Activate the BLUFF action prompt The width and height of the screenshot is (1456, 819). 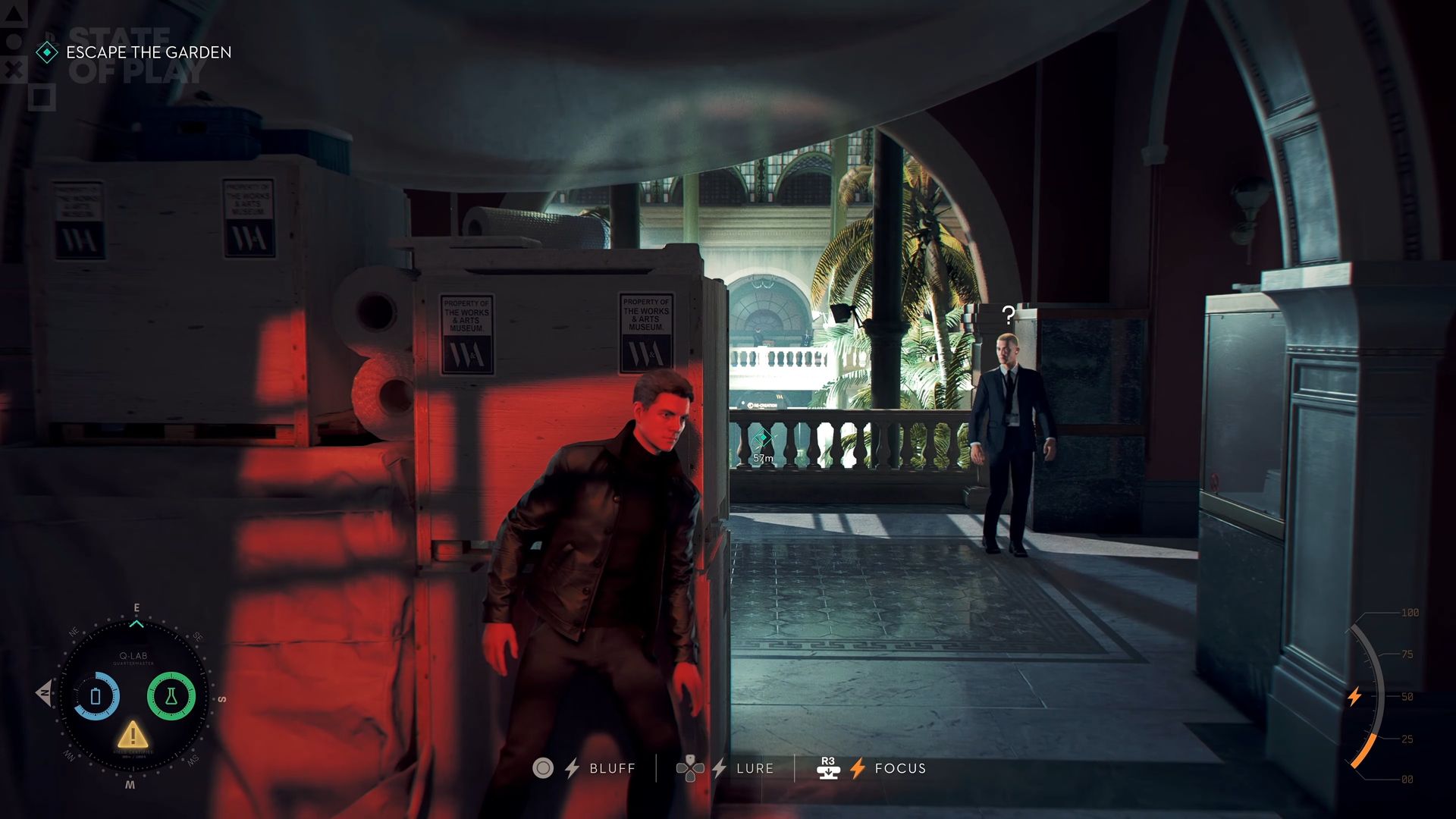coord(611,768)
